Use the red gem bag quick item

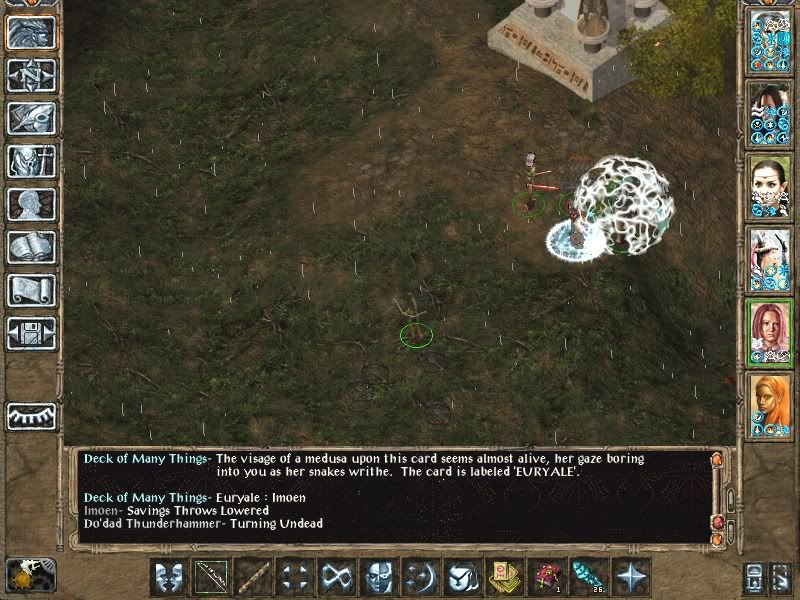click(547, 577)
